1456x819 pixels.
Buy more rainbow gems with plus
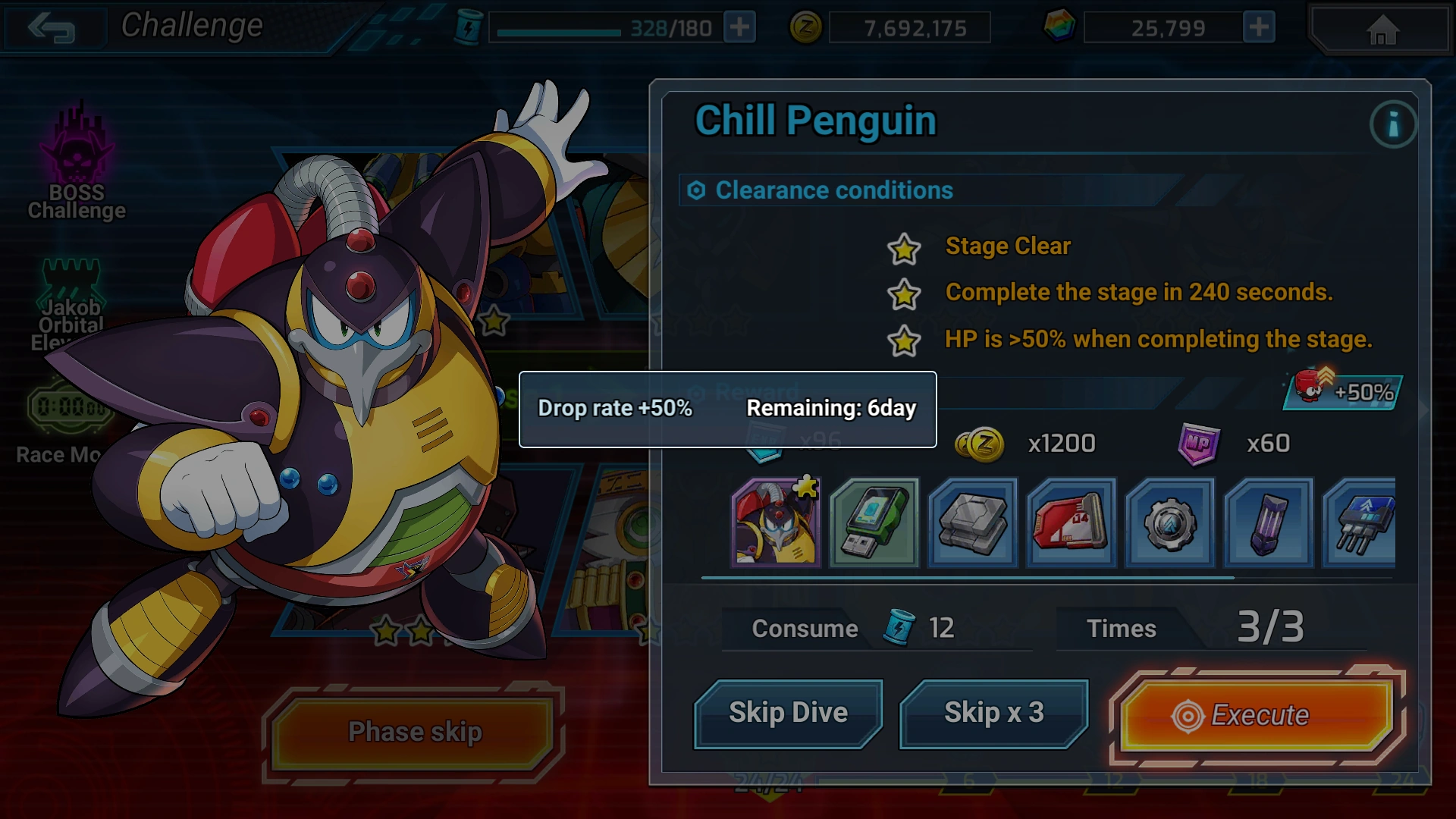coord(1259,28)
